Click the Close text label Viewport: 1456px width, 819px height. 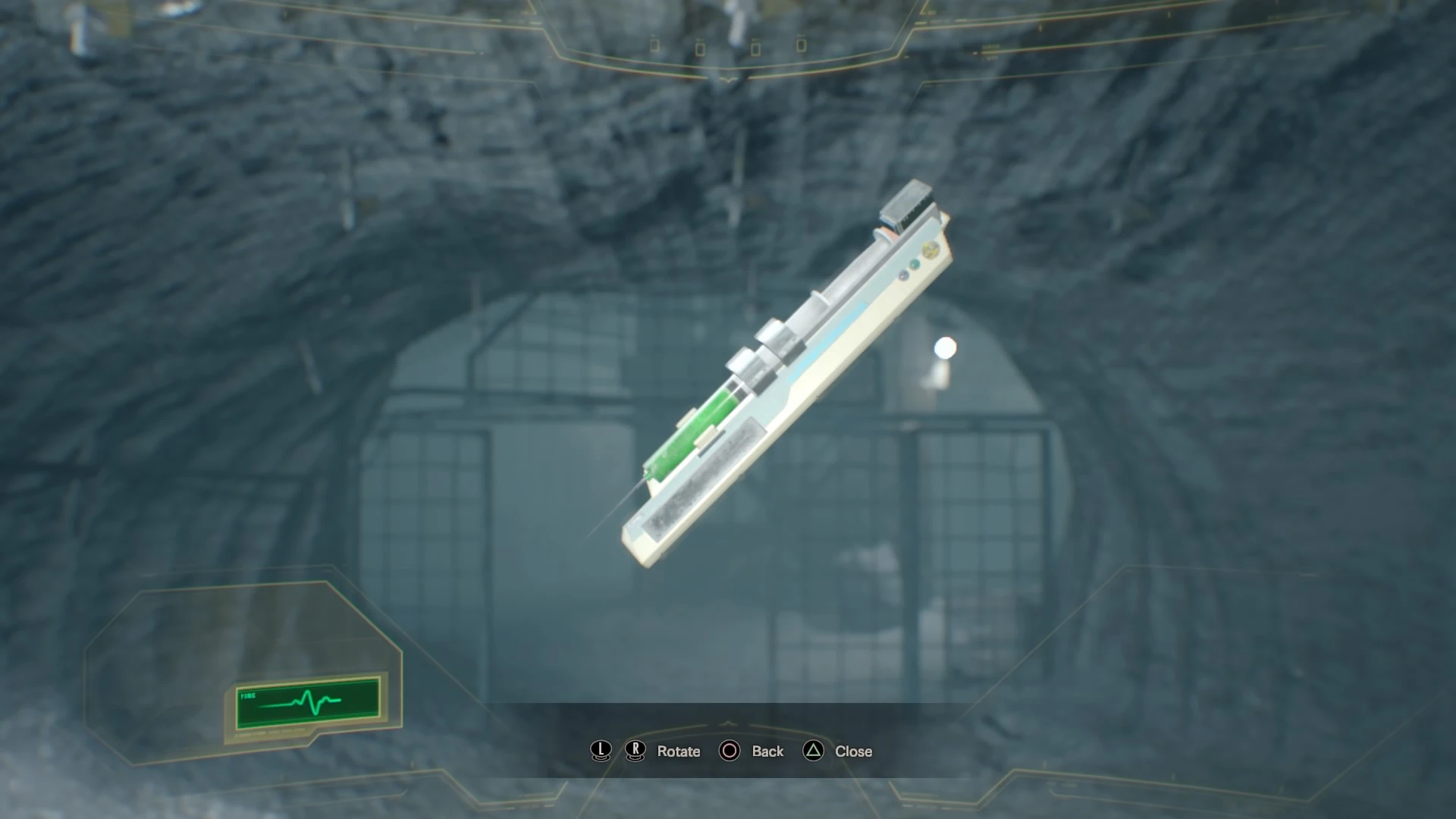[x=852, y=752]
